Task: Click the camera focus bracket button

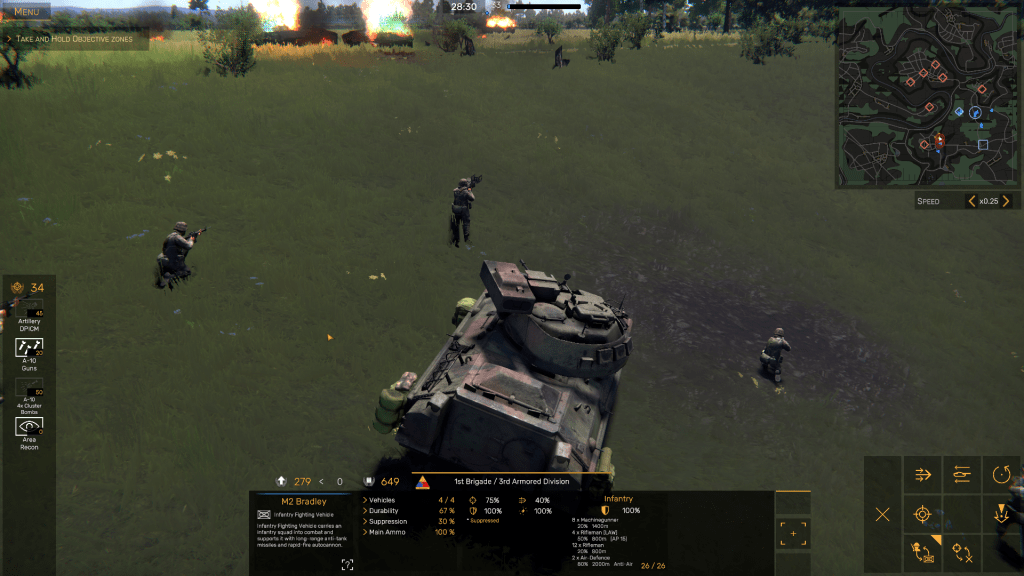Action: click(x=793, y=533)
